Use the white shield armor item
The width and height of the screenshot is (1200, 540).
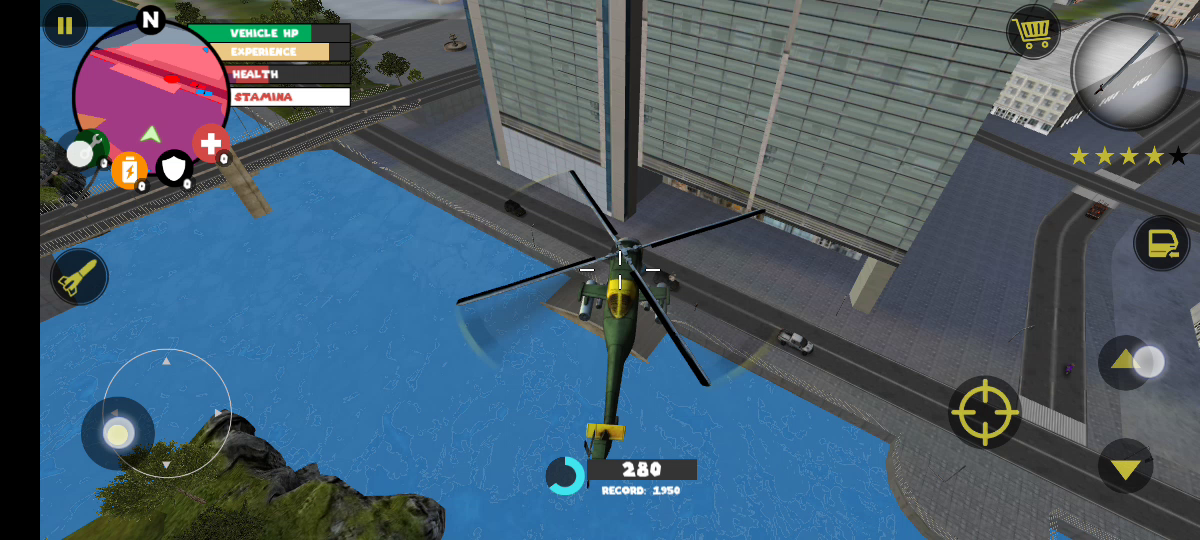point(175,168)
